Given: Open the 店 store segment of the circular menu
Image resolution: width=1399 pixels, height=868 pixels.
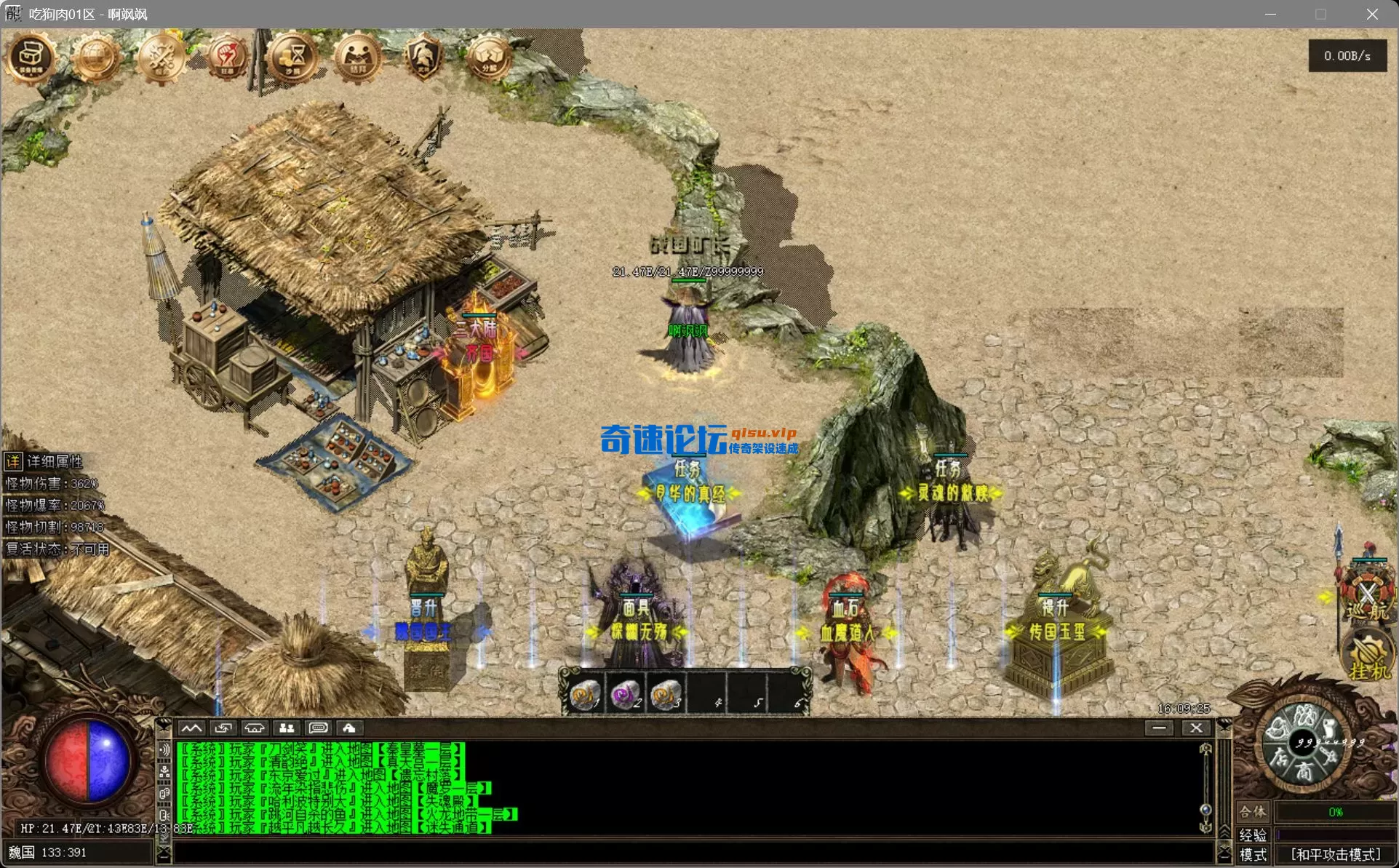Looking at the screenshot, I should point(1281,757).
